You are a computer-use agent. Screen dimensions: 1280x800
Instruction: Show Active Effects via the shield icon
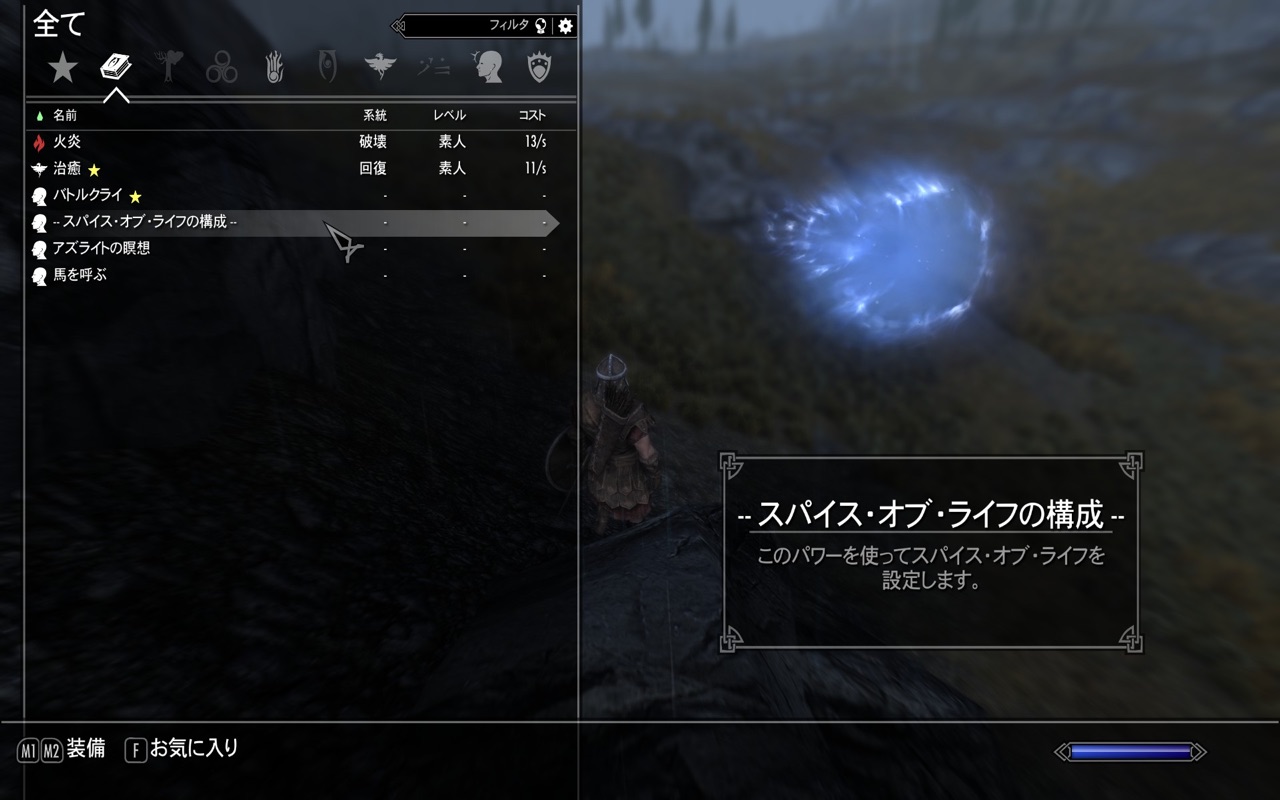point(541,67)
